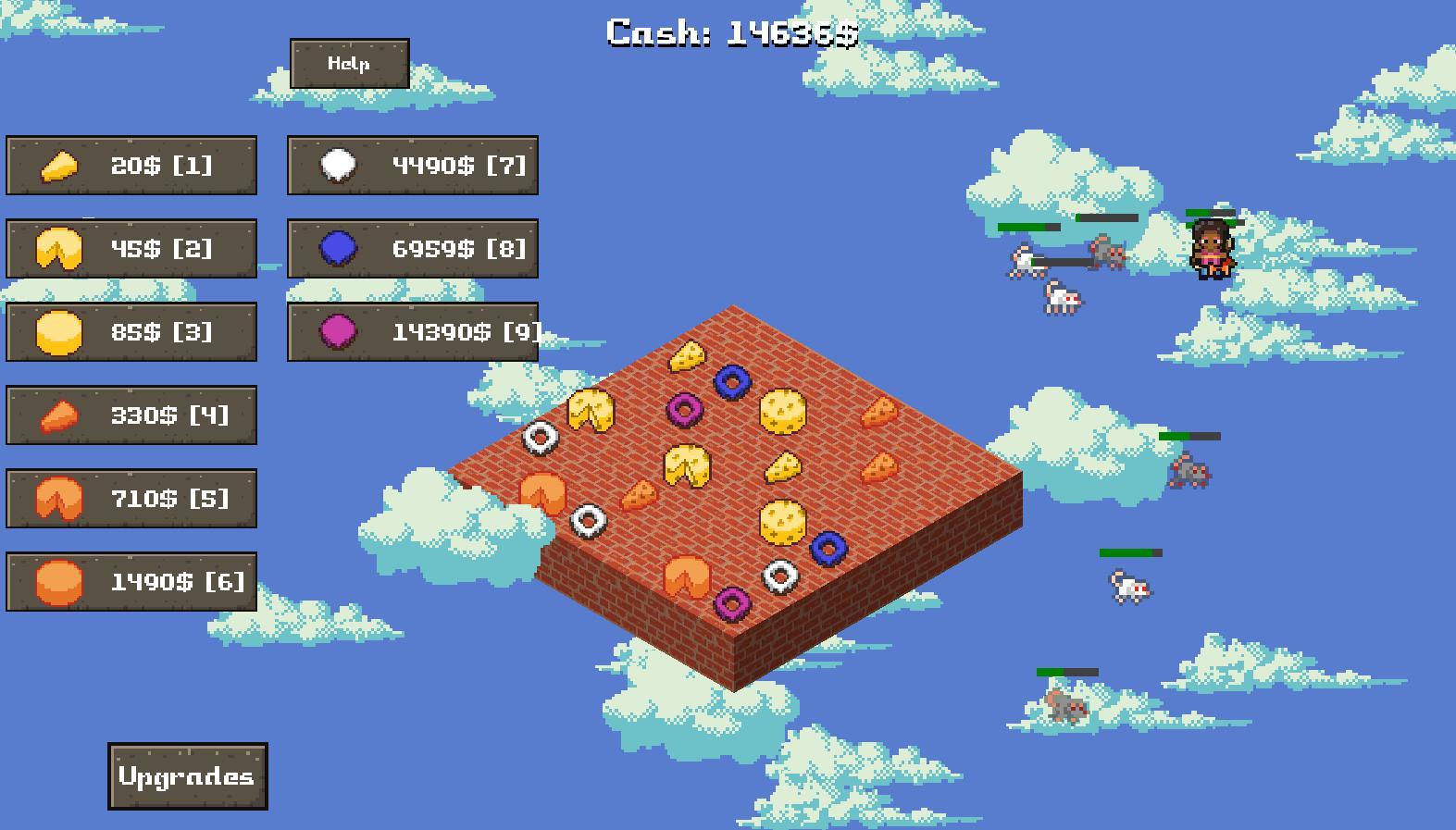The image size is (1456, 830).
Task: Select the player character with the green health bar
Action: pyautogui.click(x=1213, y=250)
